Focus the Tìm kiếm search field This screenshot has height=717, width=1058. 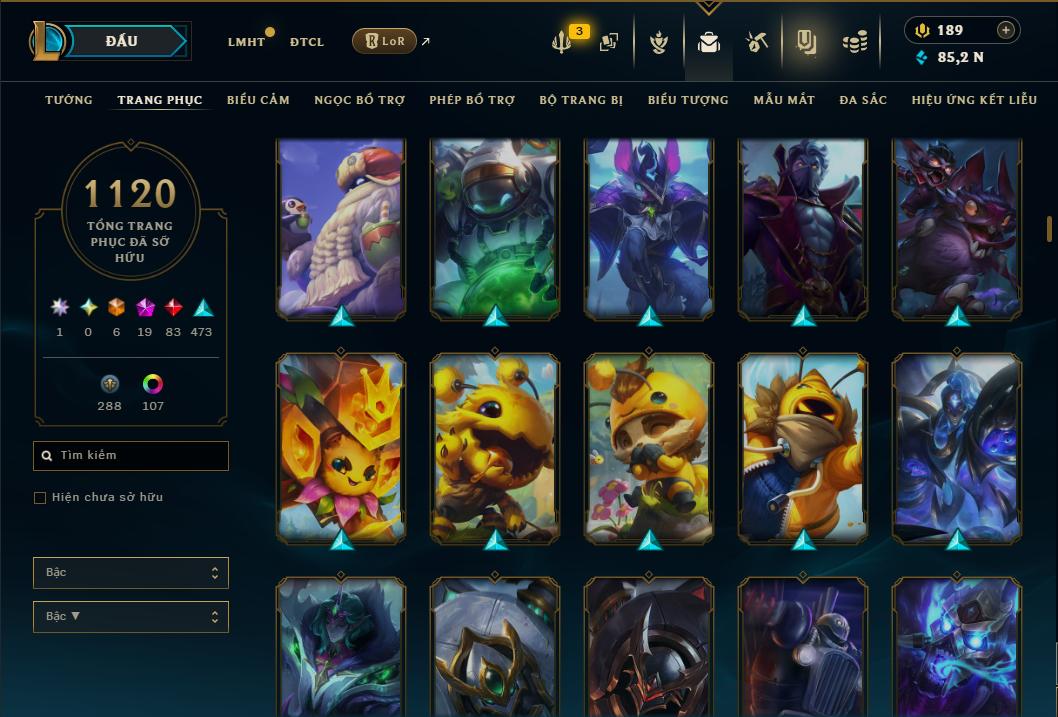pos(131,456)
